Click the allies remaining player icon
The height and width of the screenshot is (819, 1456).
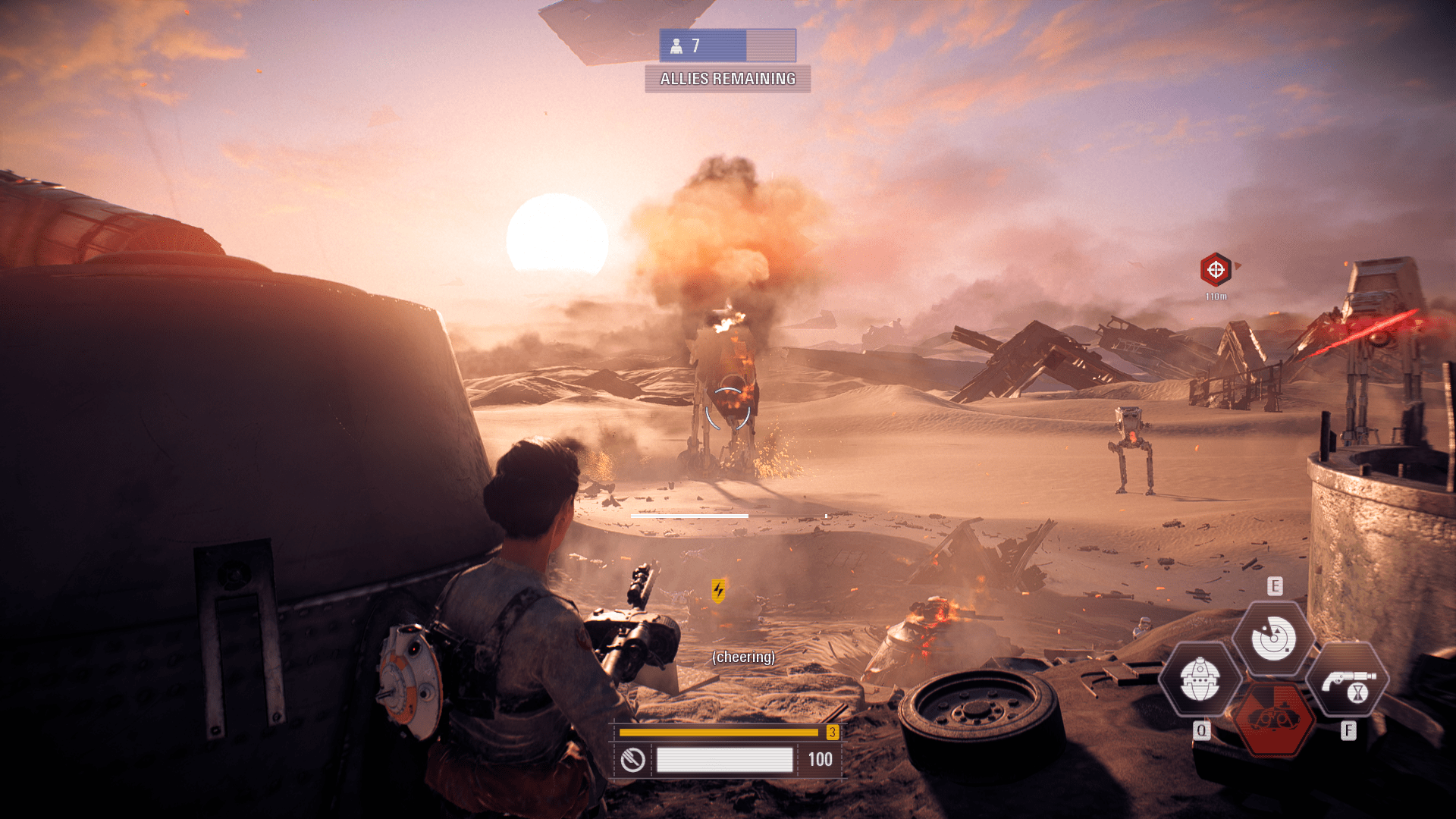tap(675, 46)
